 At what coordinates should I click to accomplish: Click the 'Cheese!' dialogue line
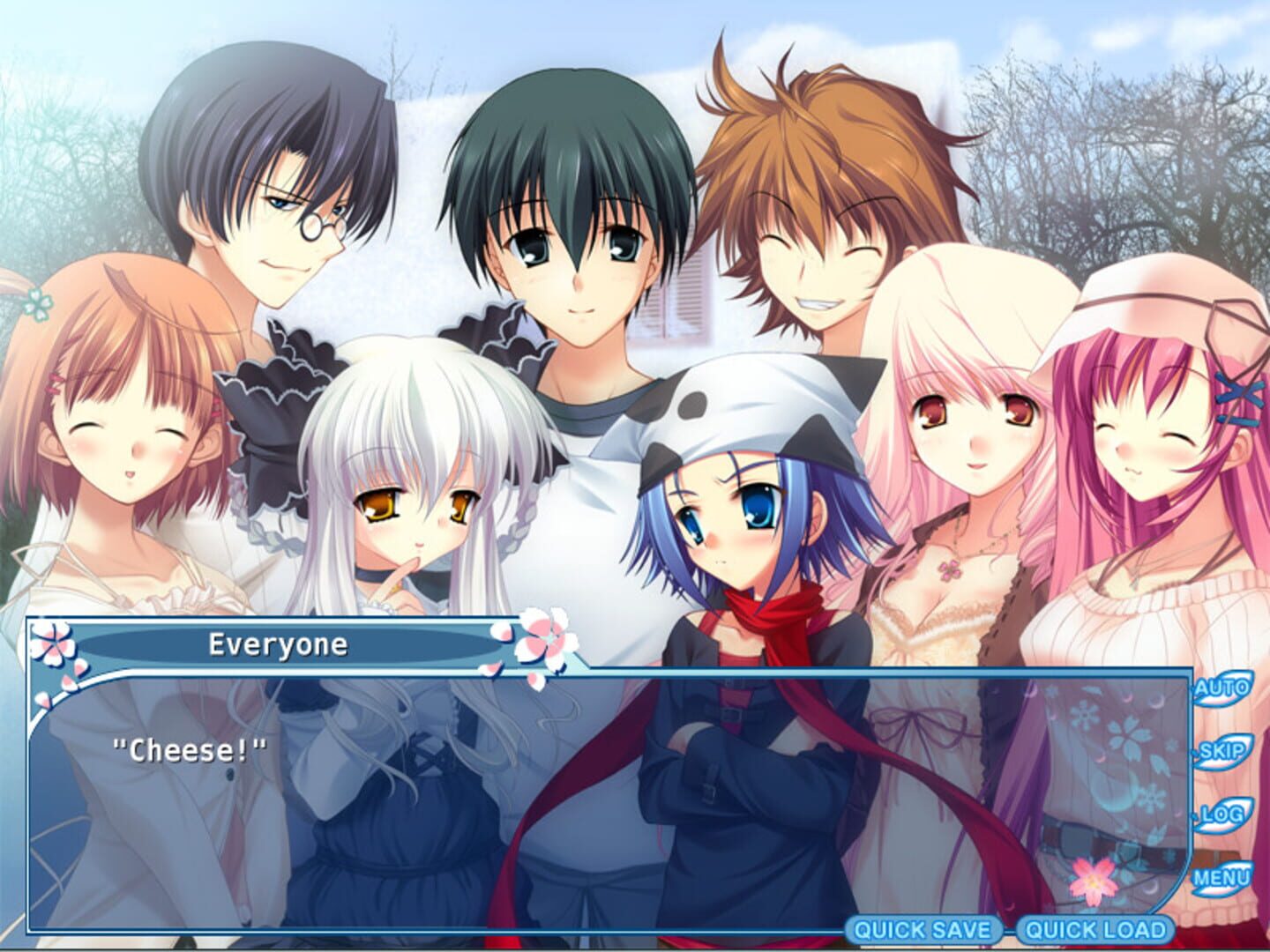click(x=188, y=749)
